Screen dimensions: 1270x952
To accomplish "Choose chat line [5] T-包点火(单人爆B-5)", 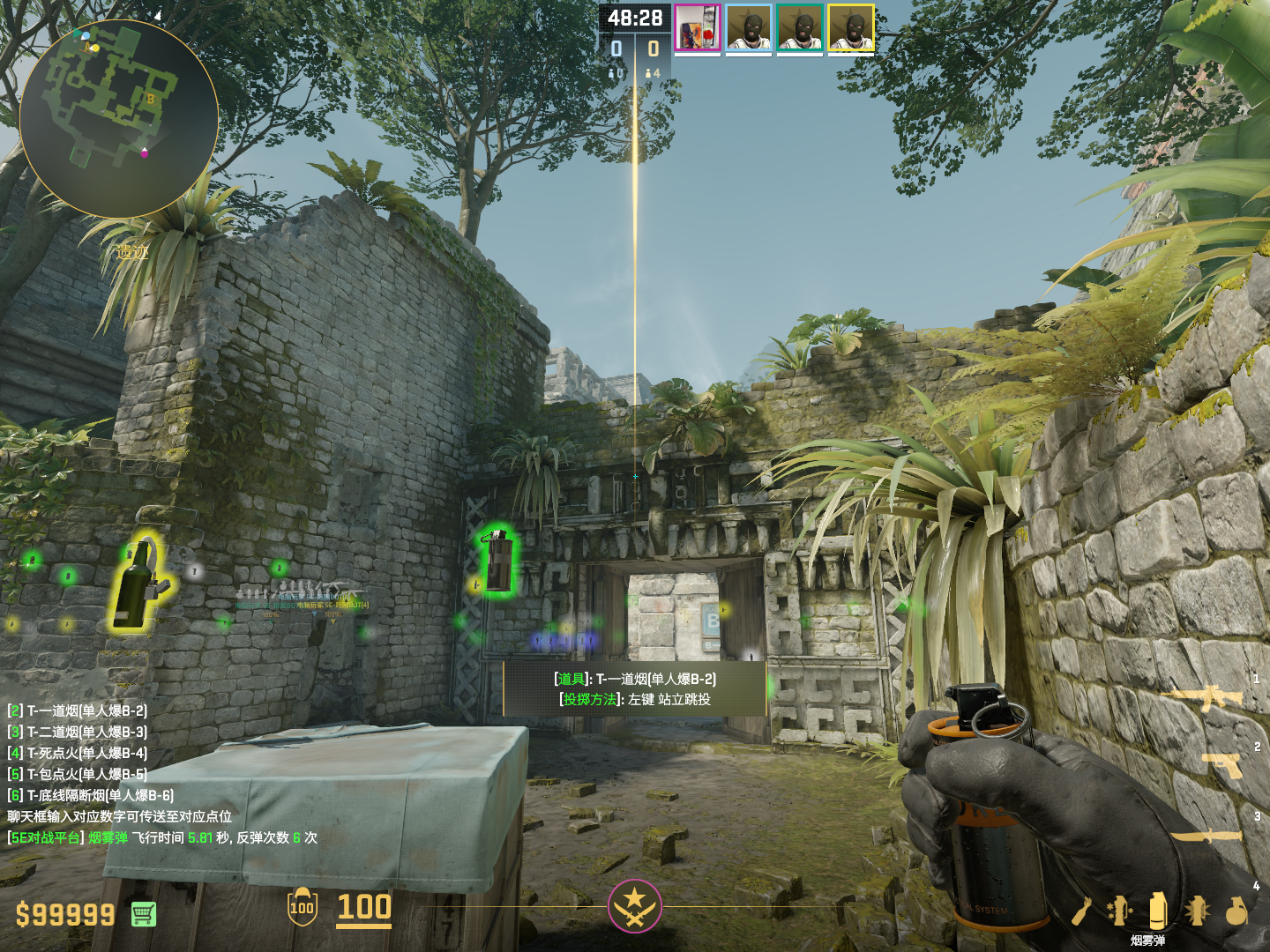I will click(78, 774).
